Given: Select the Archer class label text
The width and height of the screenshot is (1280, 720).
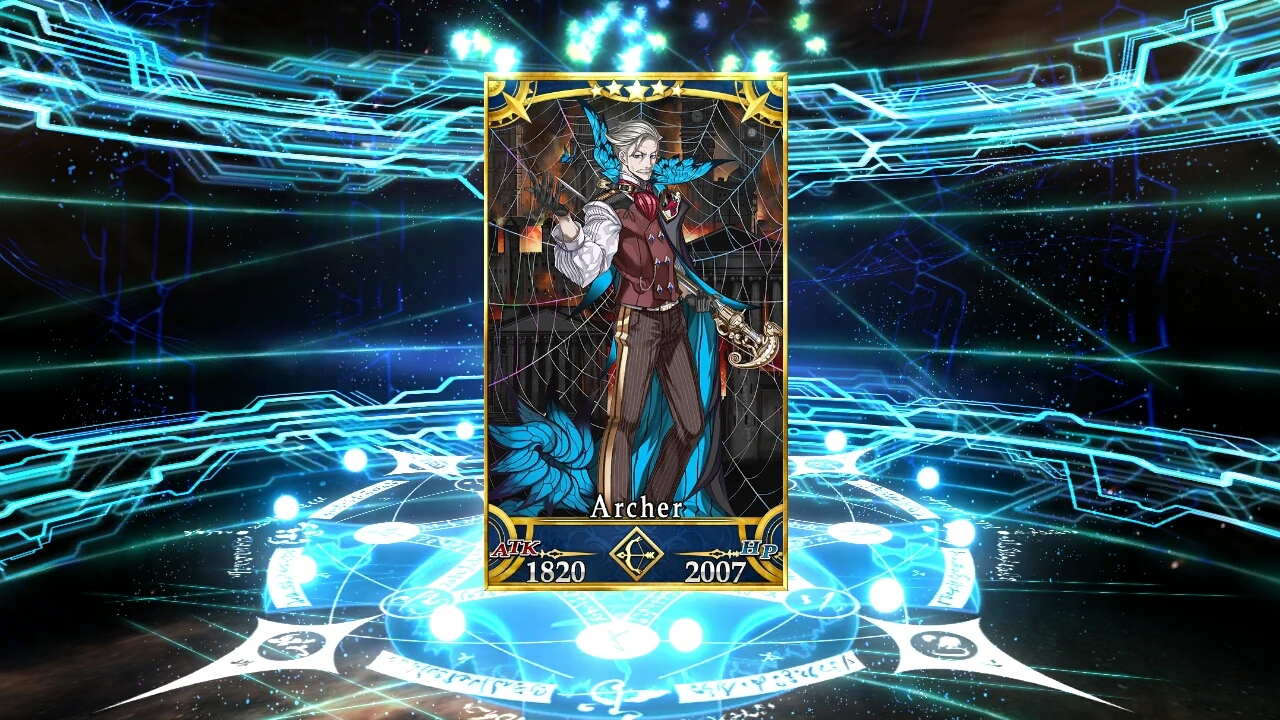Looking at the screenshot, I should pyautogui.click(x=637, y=508).
